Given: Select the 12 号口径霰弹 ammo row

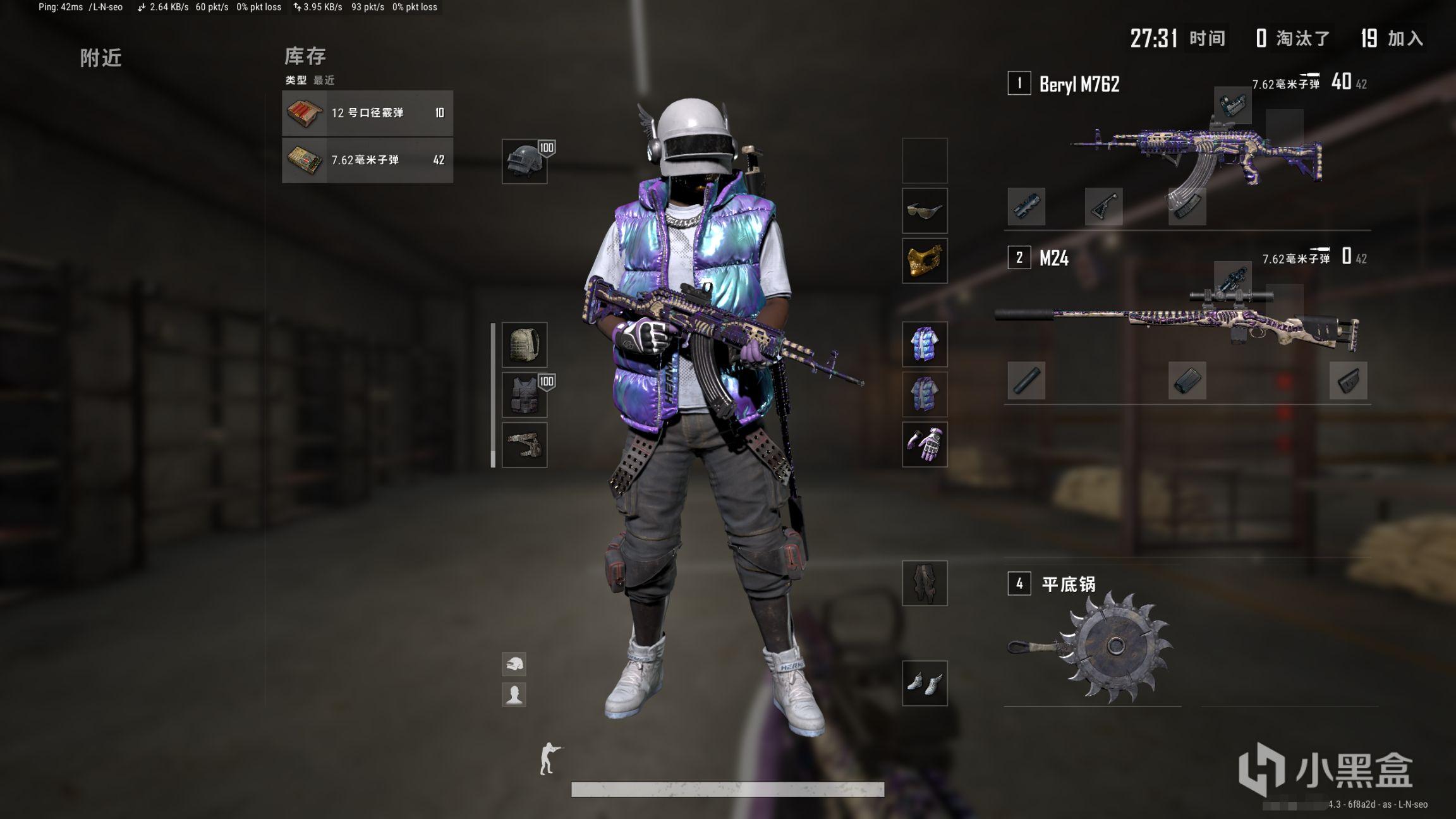Looking at the screenshot, I should (367, 113).
